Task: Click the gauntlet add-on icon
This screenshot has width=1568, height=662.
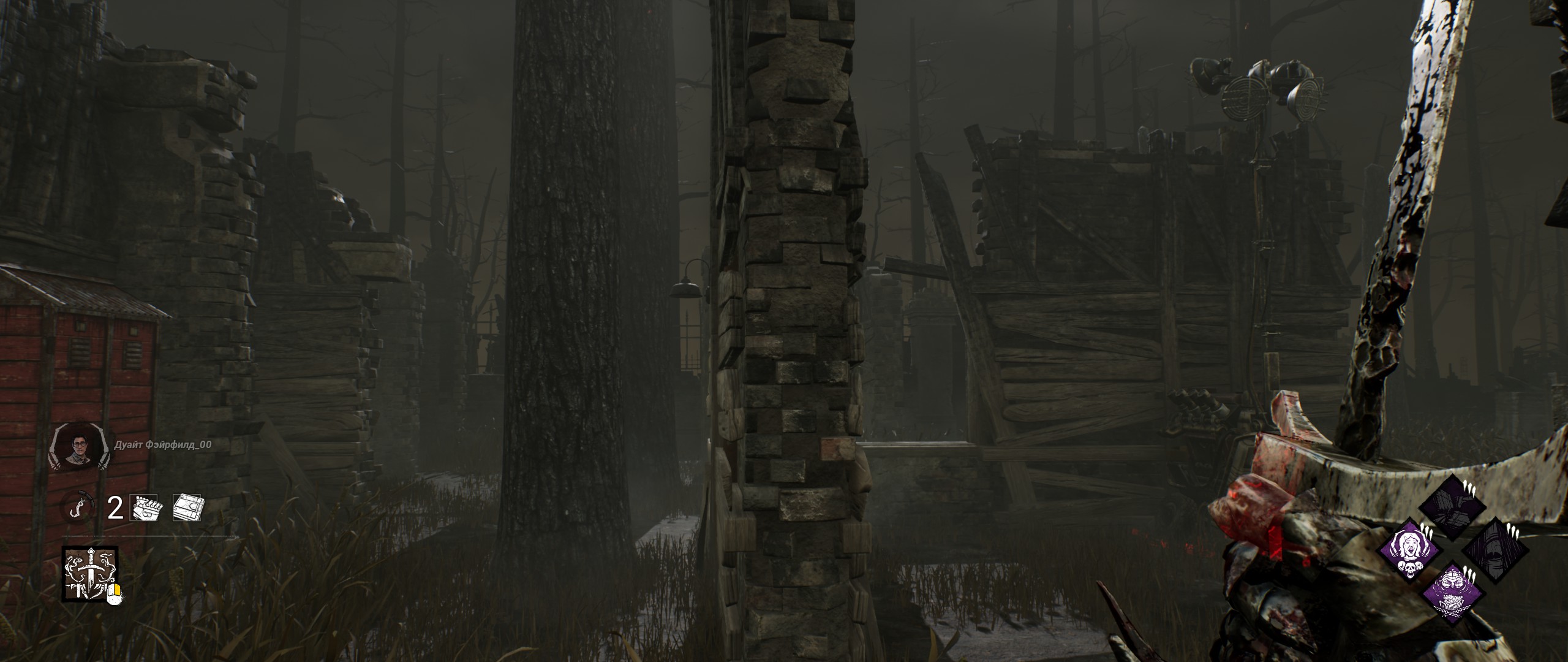Action: click(x=145, y=508)
